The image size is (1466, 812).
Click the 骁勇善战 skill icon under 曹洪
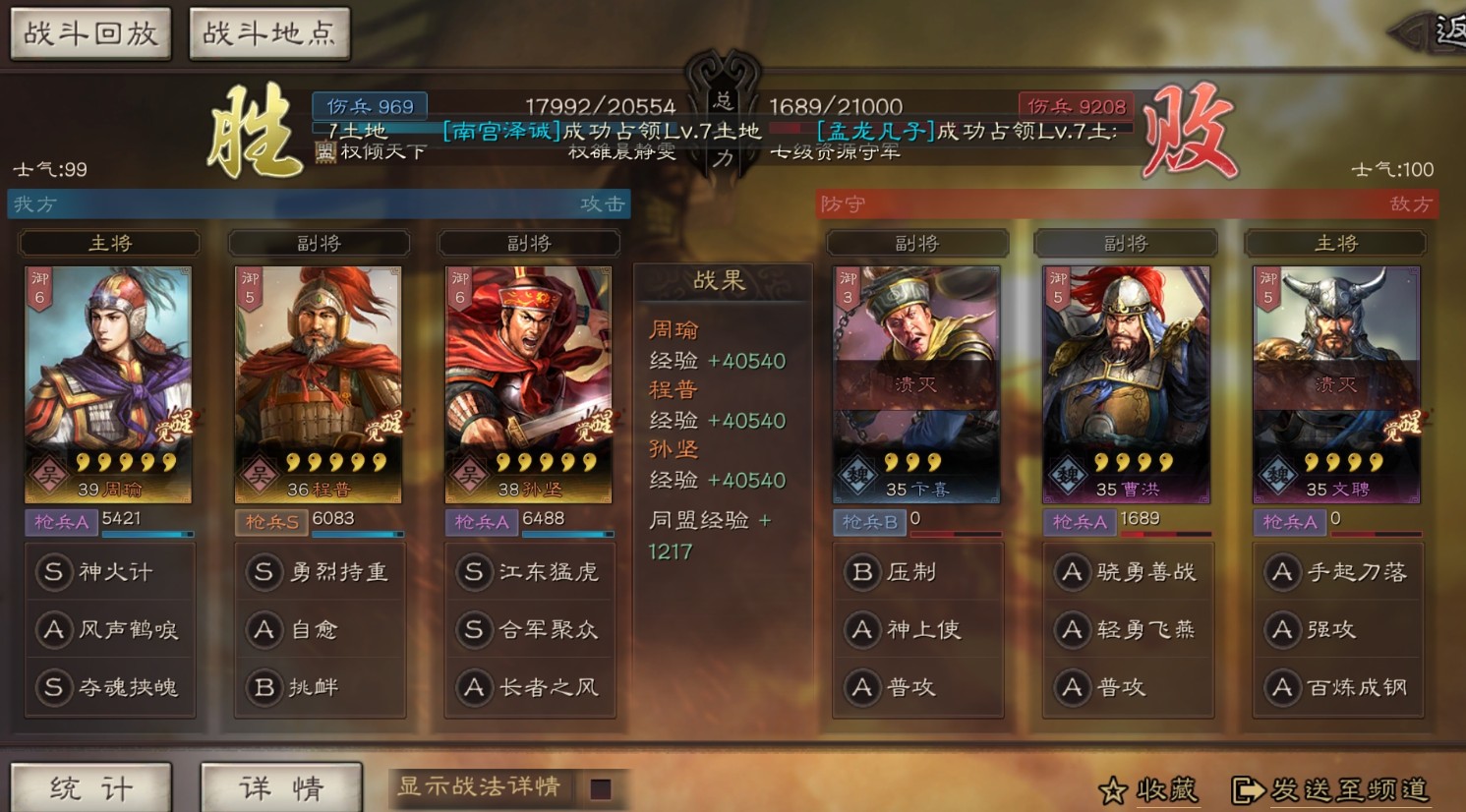pos(1073,571)
